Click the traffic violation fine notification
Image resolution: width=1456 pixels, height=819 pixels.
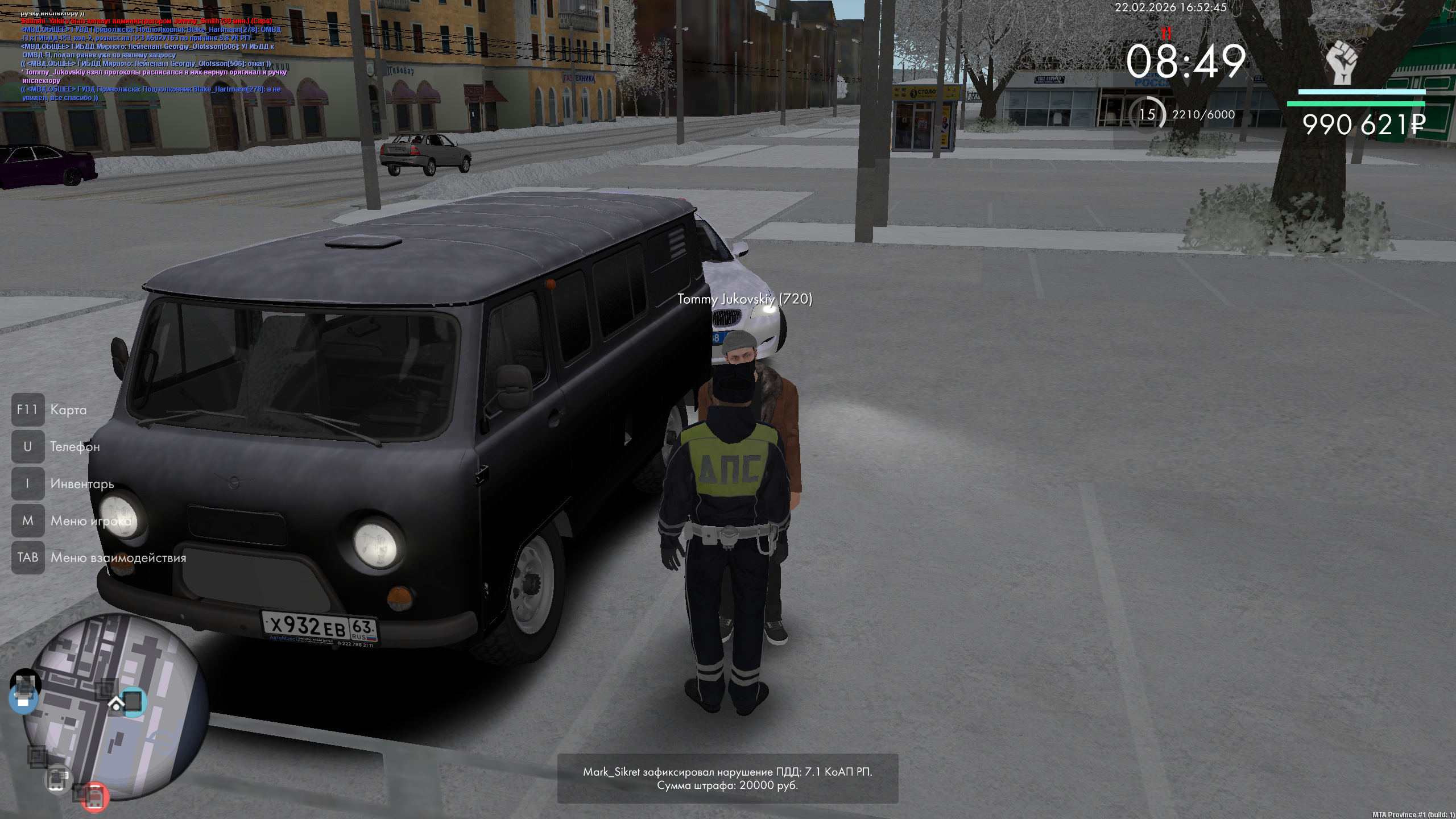coord(727,779)
